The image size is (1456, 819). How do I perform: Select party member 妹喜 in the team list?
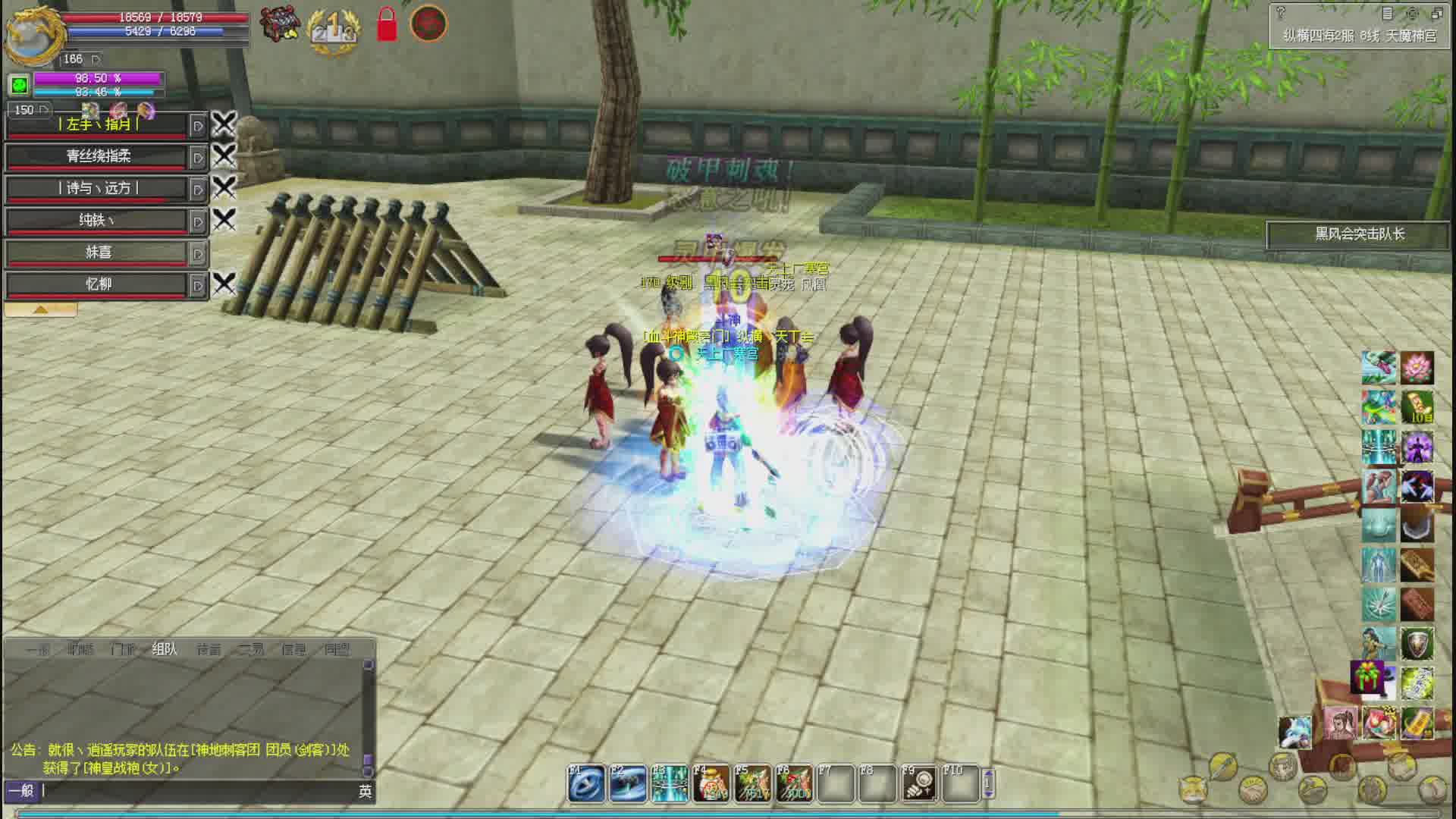pos(98,252)
